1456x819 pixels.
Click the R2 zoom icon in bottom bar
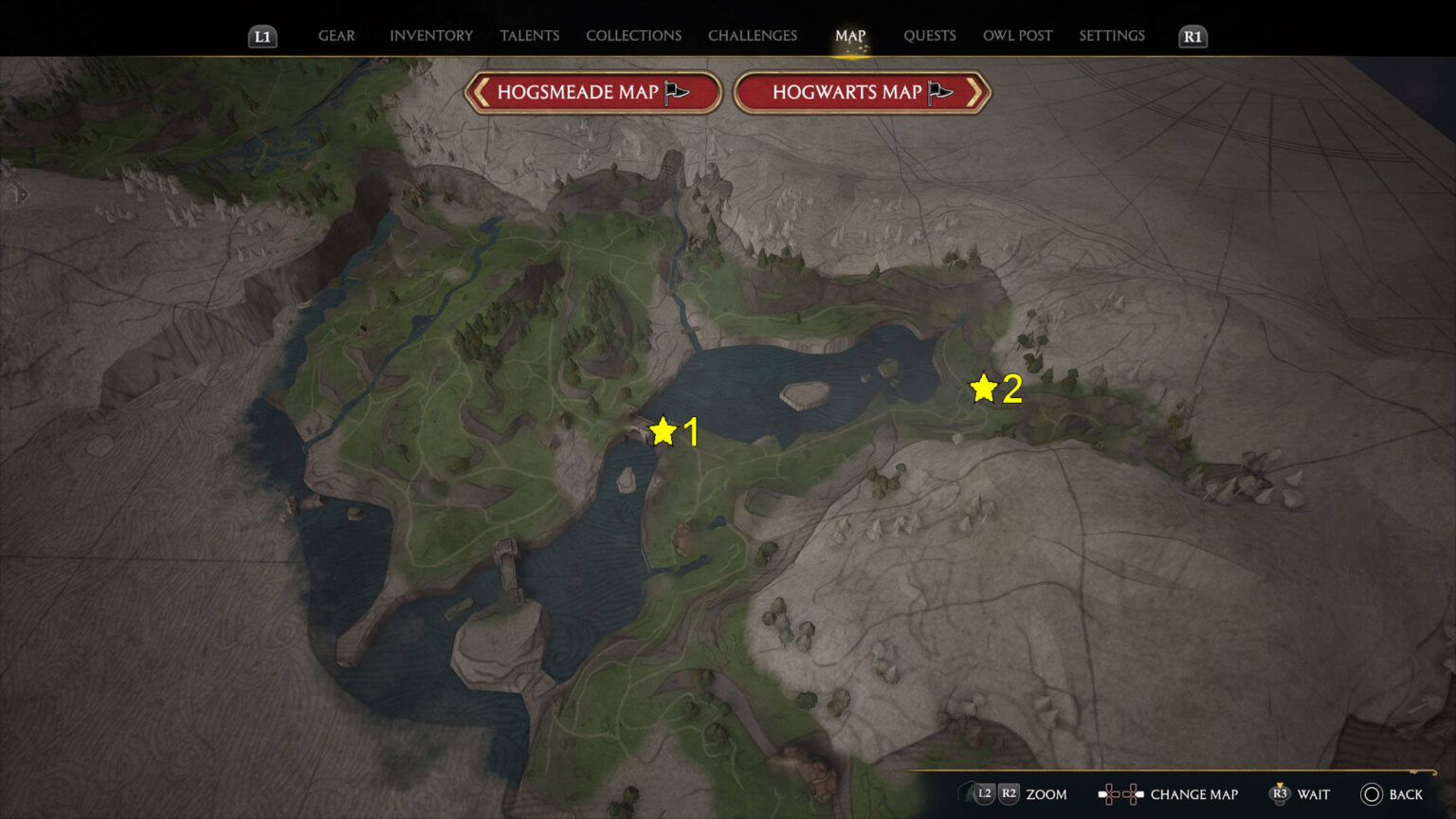[1008, 793]
